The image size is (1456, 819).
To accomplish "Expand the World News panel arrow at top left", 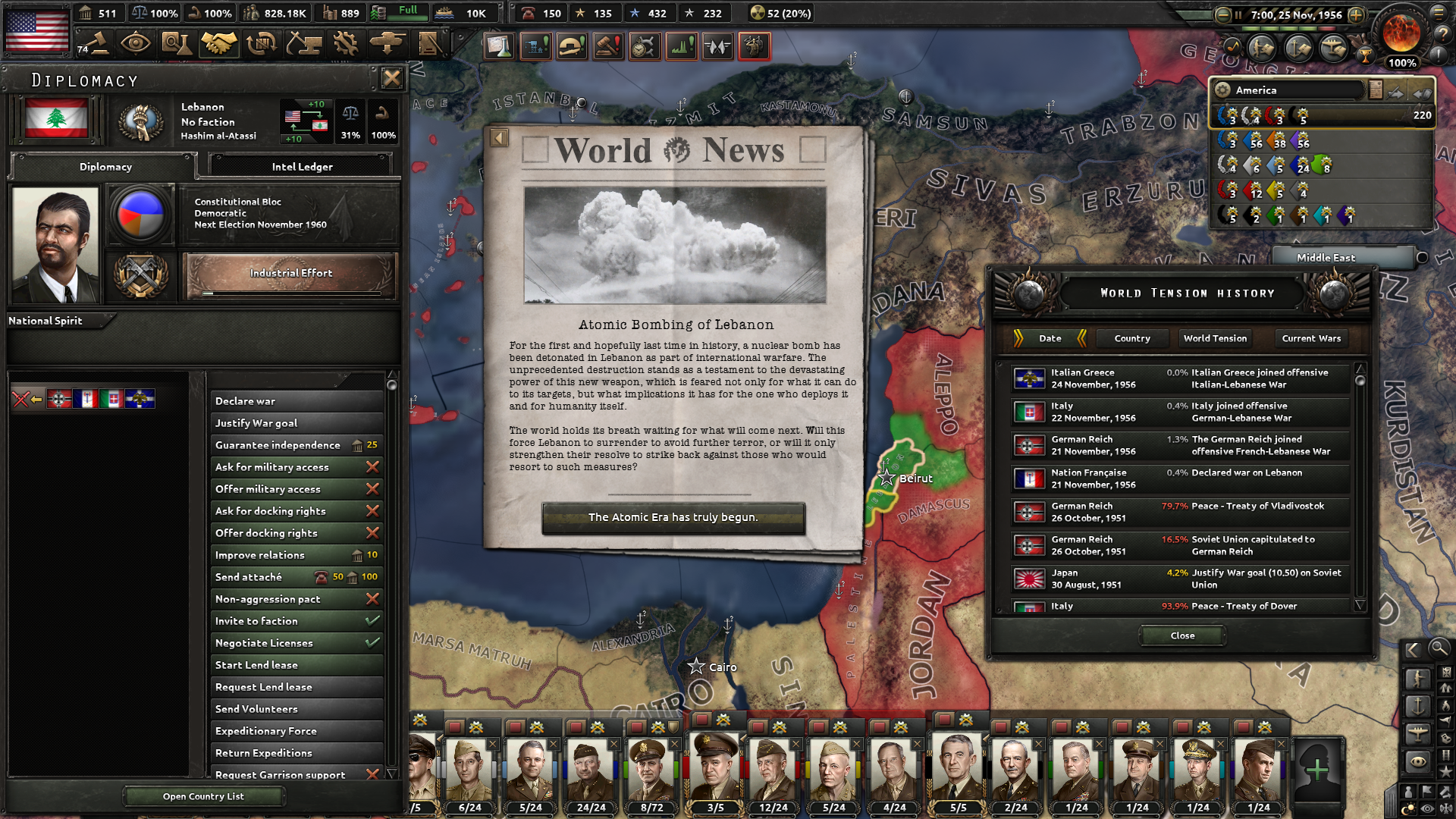I will [499, 136].
